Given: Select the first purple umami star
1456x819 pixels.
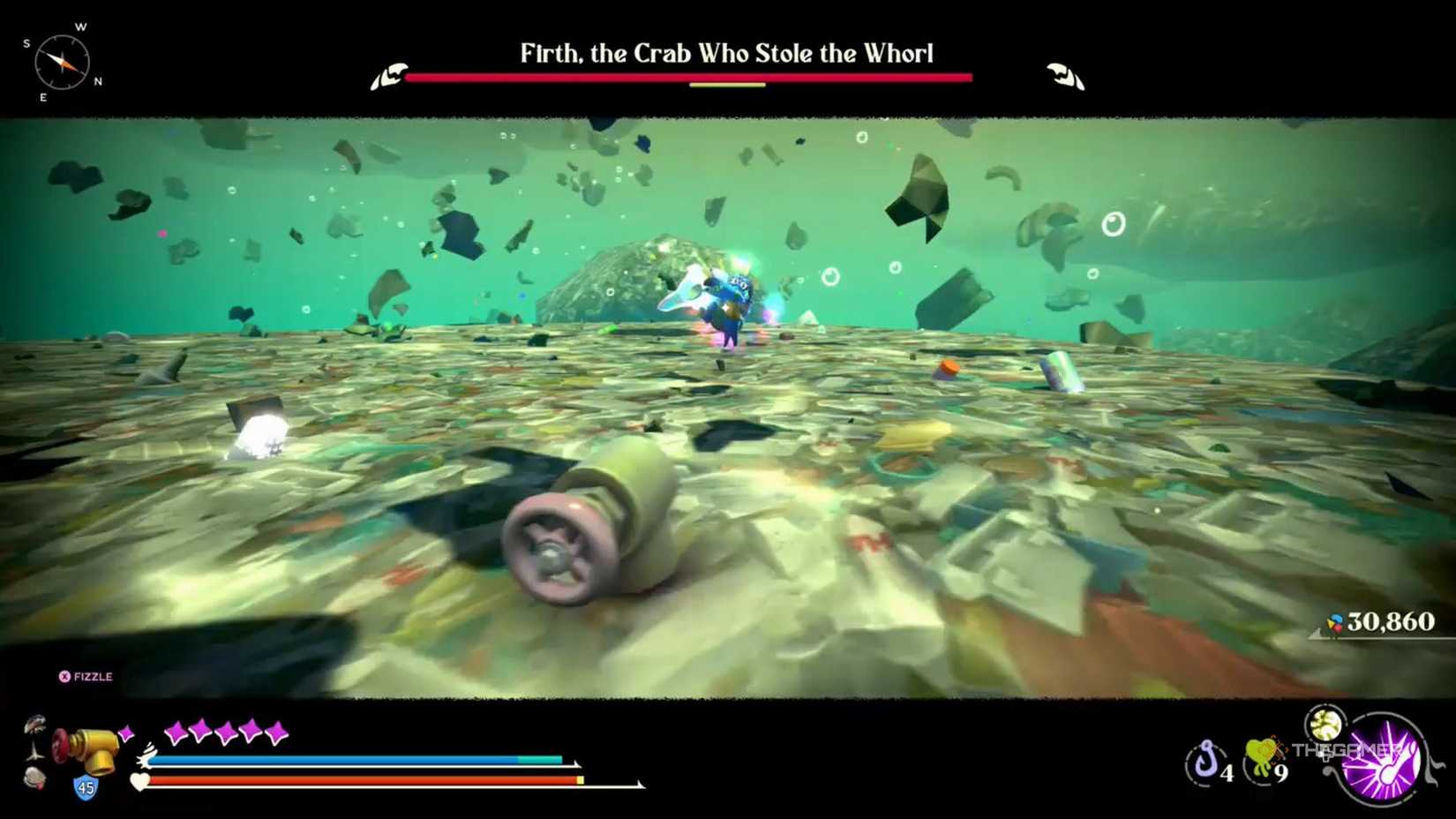Looking at the screenshot, I should coord(174,731).
